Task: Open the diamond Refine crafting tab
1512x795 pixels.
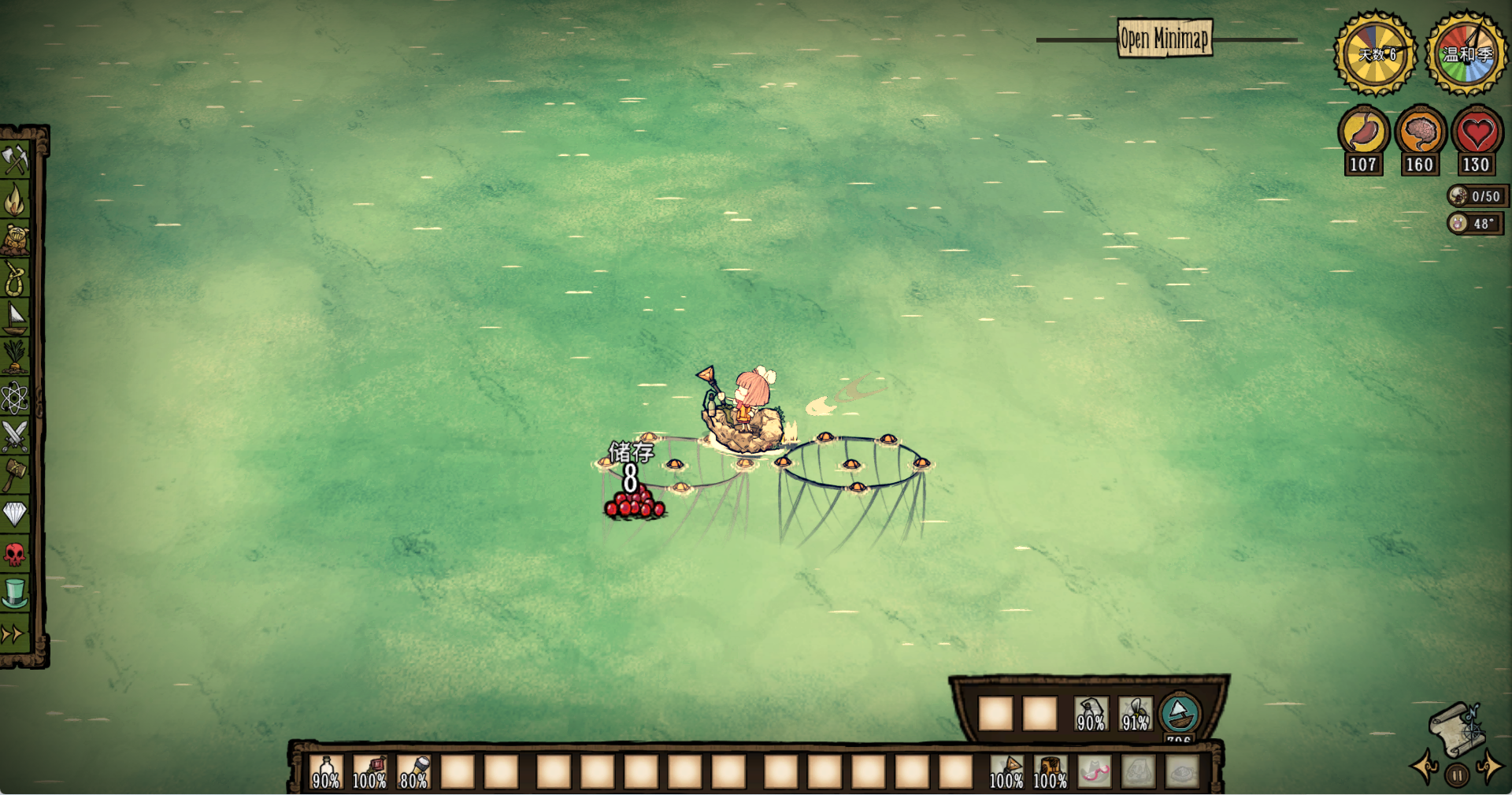Action: coord(15,515)
